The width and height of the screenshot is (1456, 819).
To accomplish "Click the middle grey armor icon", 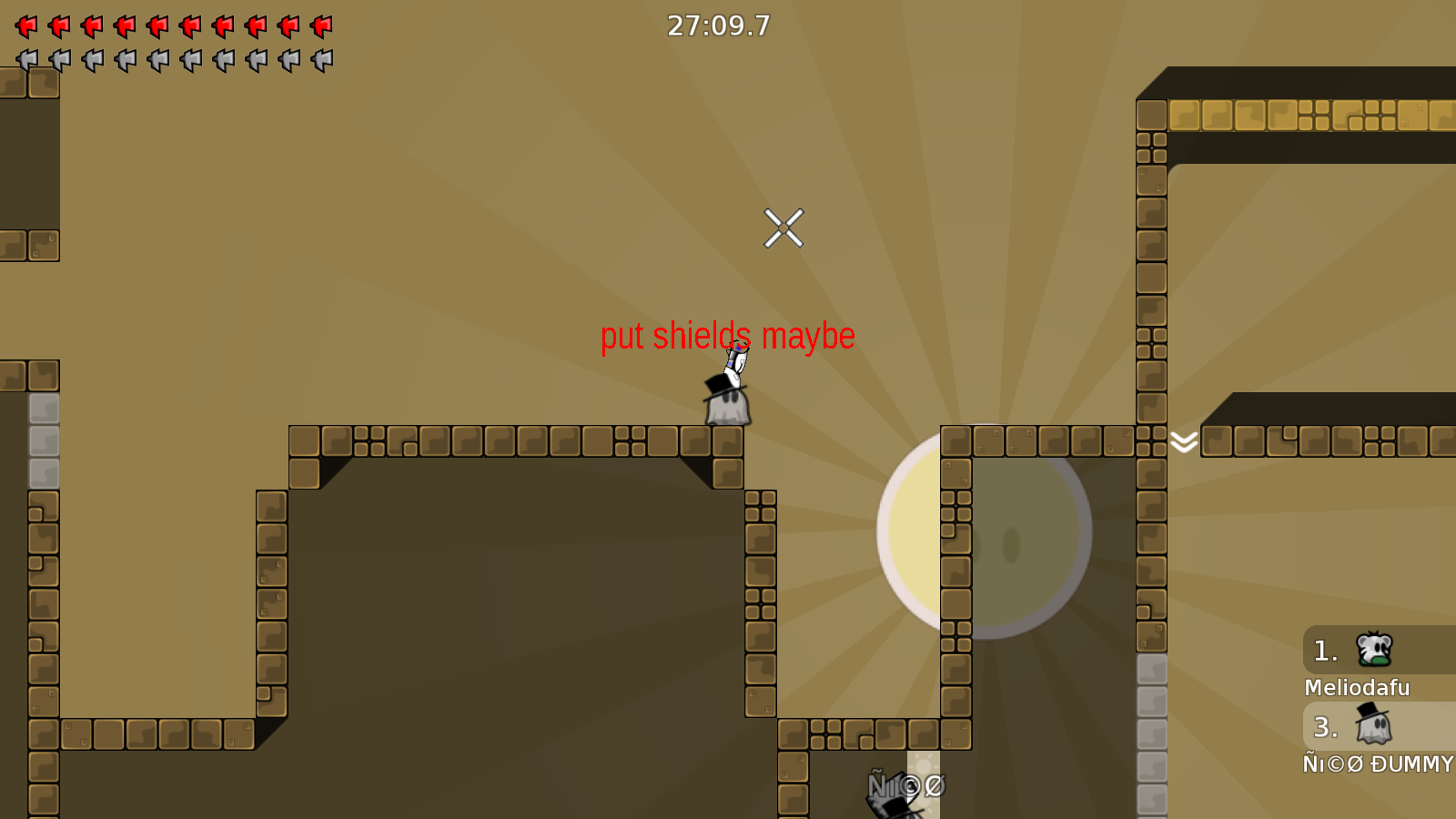I will [173, 60].
